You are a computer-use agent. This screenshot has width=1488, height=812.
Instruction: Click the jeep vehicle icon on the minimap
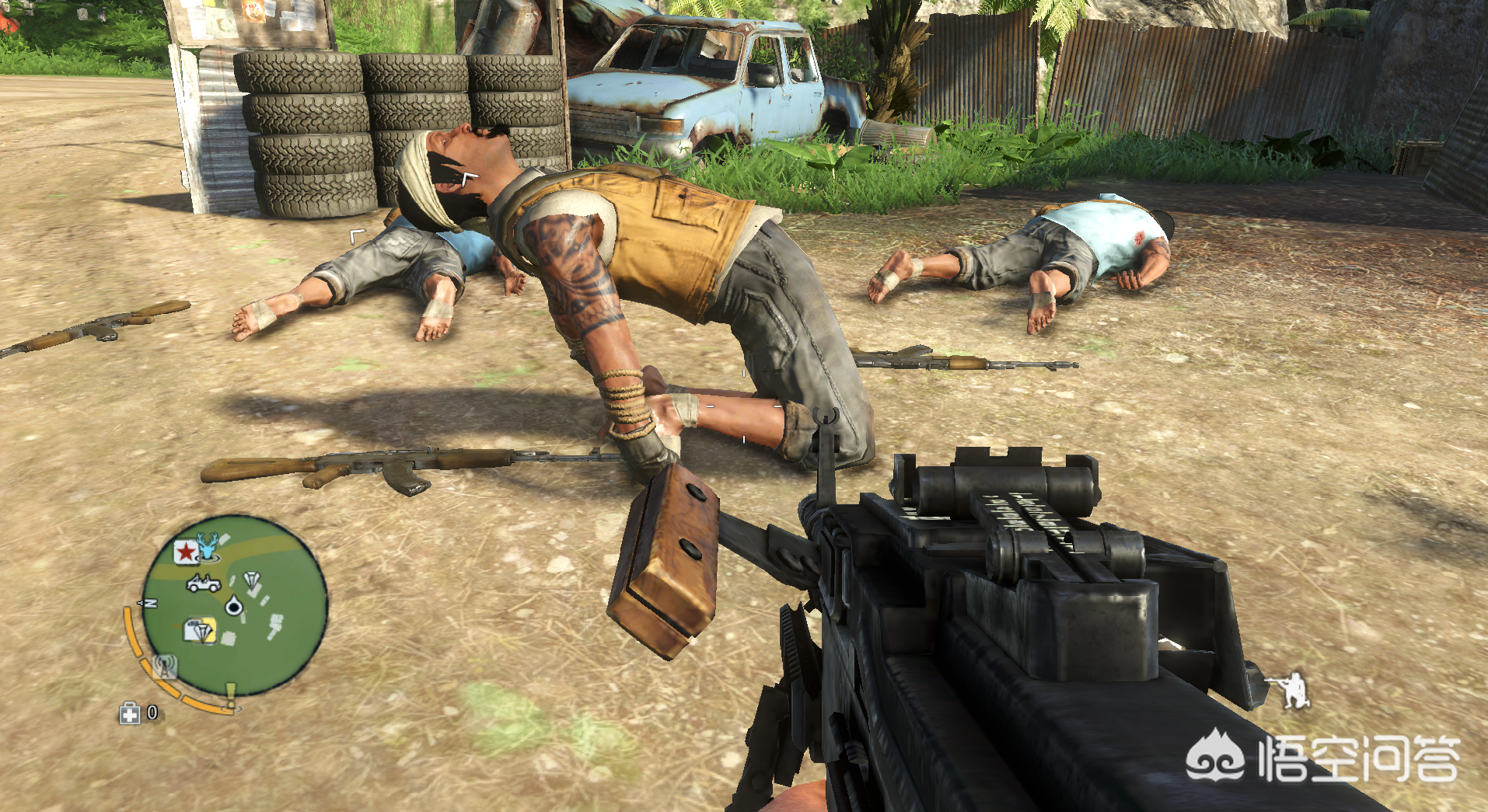[x=203, y=583]
